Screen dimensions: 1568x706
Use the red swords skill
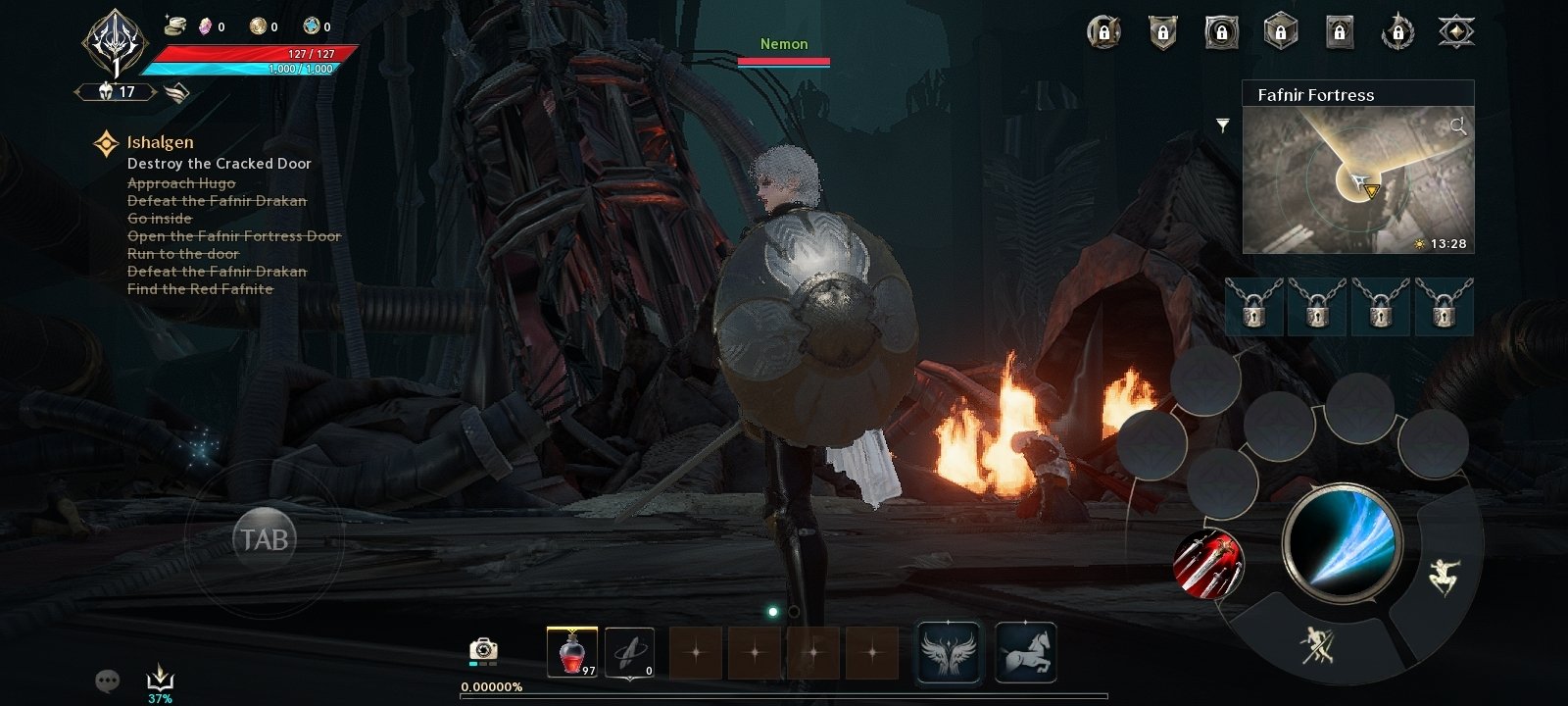(x=1208, y=563)
